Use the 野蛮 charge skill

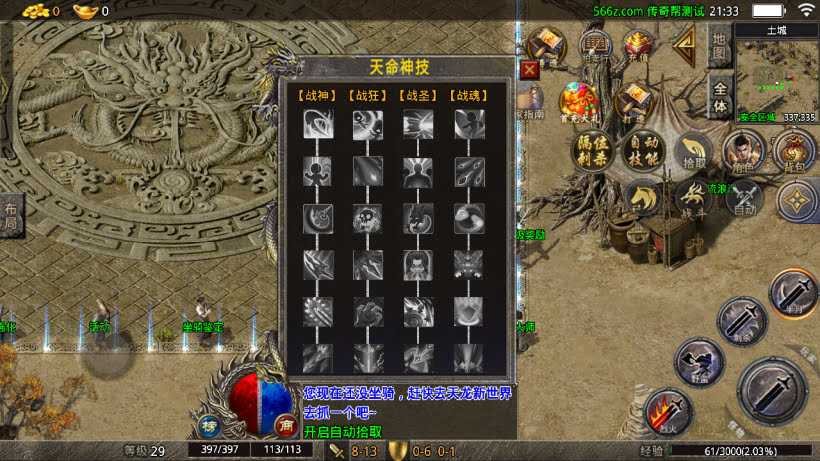pos(697,360)
